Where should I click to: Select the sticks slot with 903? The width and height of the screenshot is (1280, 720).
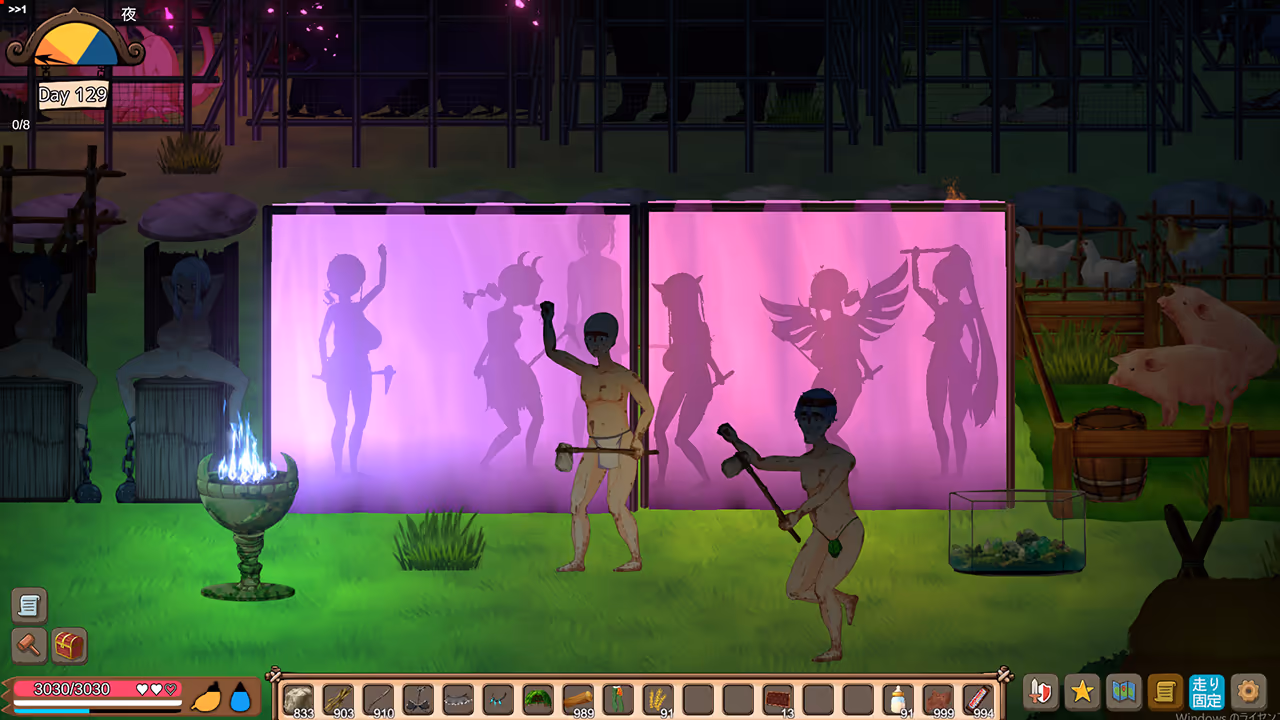click(x=338, y=697)
